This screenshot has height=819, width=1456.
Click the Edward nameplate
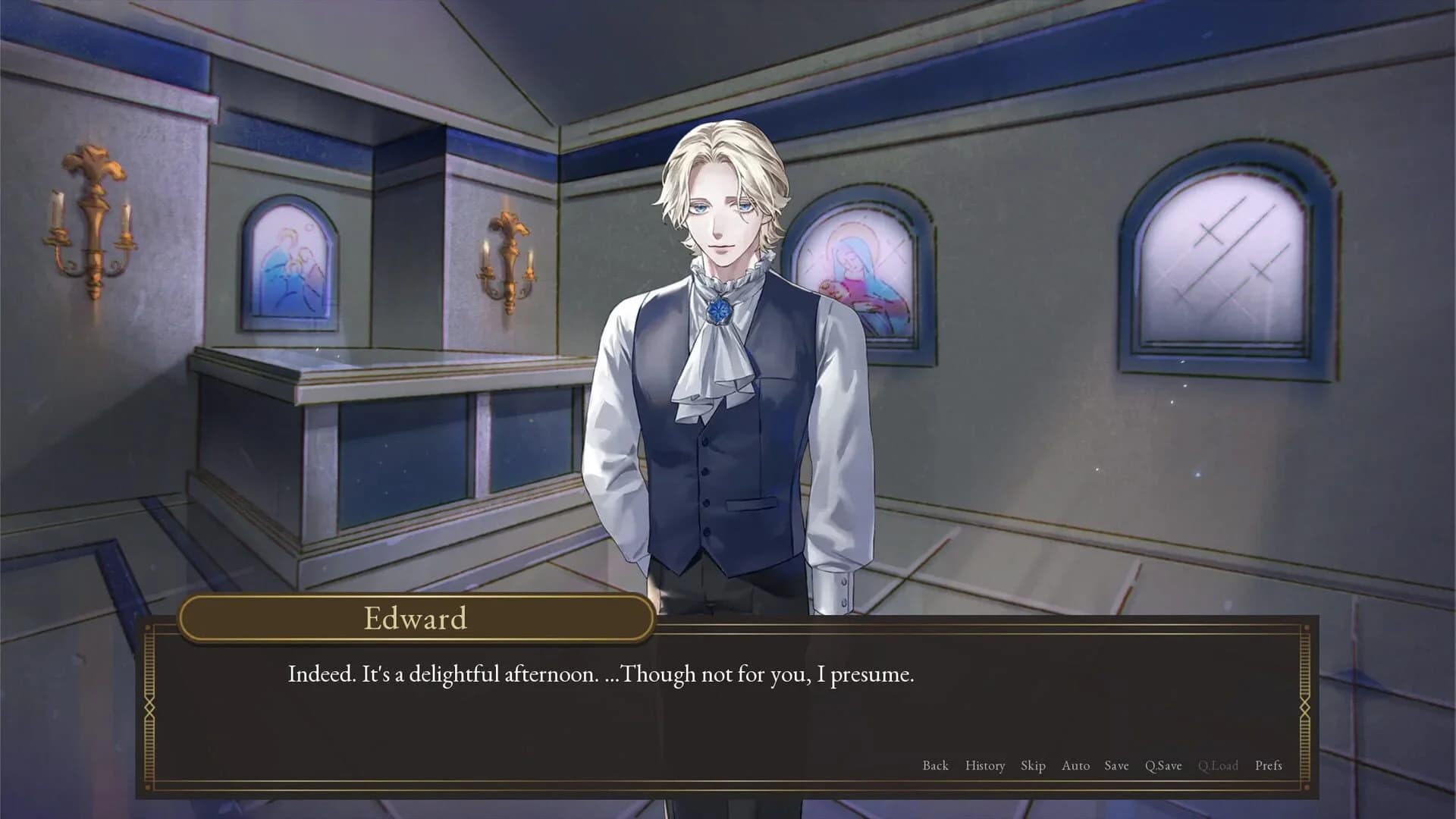418,618
